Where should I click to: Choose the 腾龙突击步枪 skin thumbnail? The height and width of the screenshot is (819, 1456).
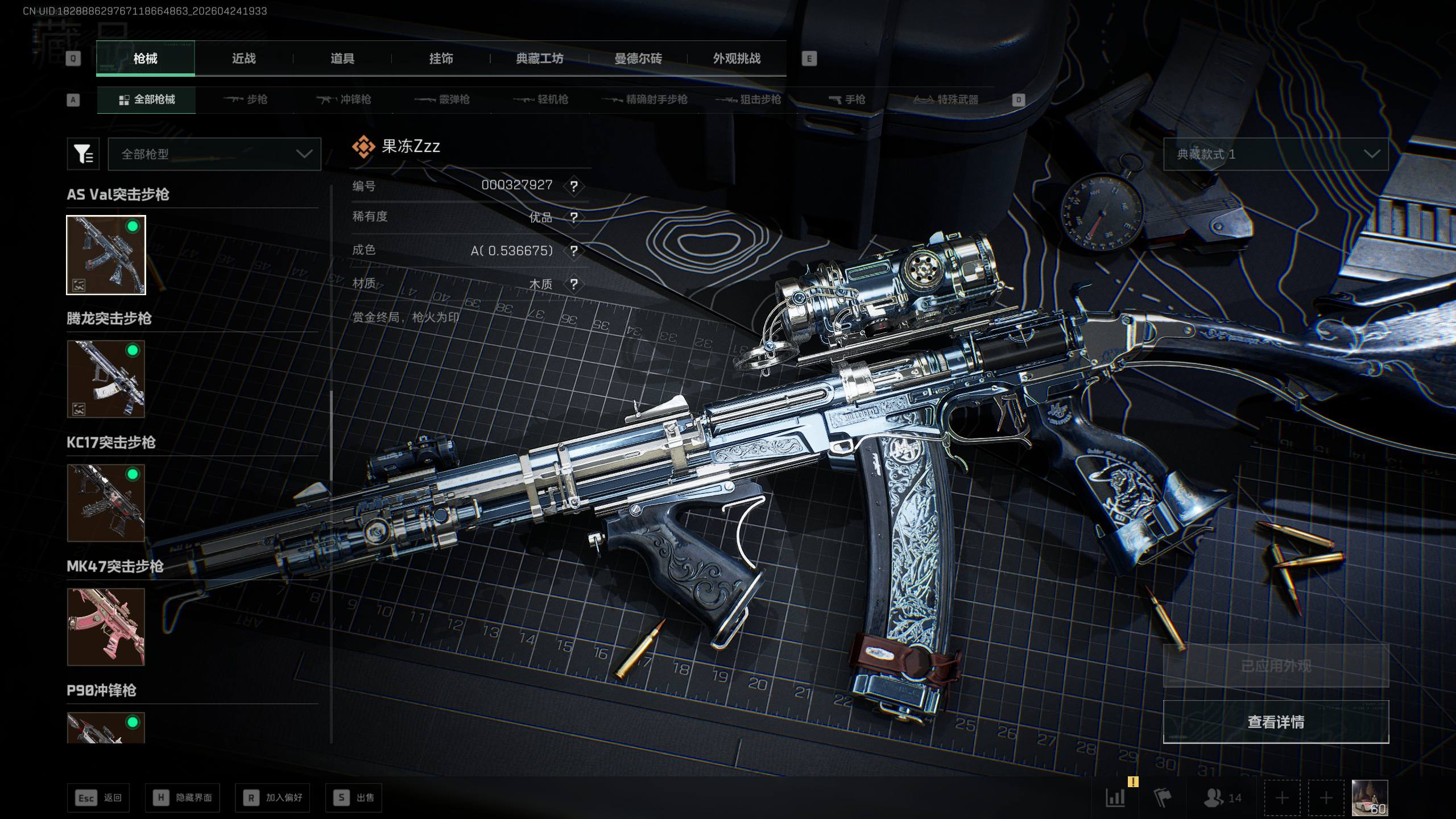tap(106, 379)
